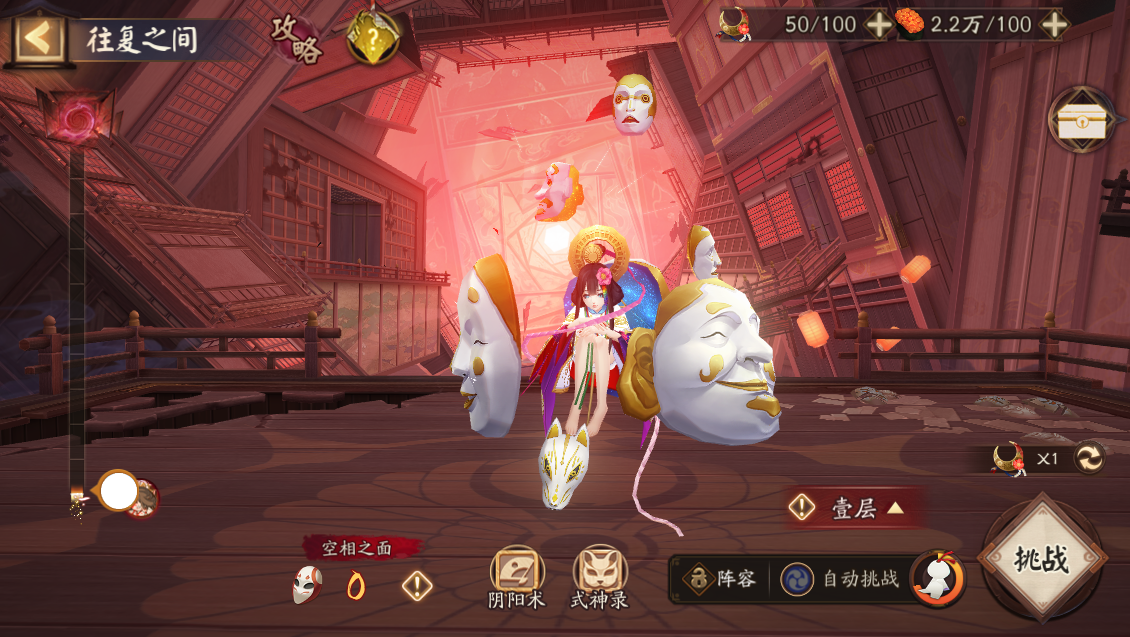Open the 阵容 lineup setup
This screenshot has height=637, width=1130.
[x=722, y=579]
